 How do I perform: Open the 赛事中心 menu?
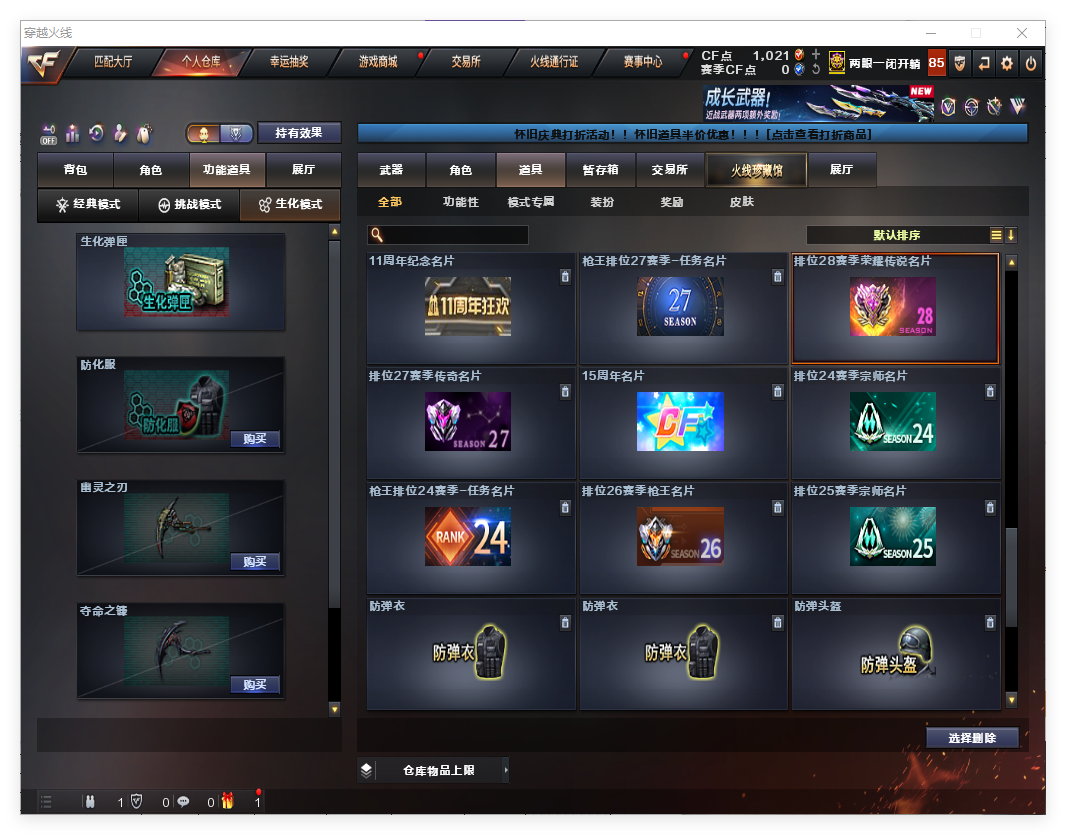[643, 62]
